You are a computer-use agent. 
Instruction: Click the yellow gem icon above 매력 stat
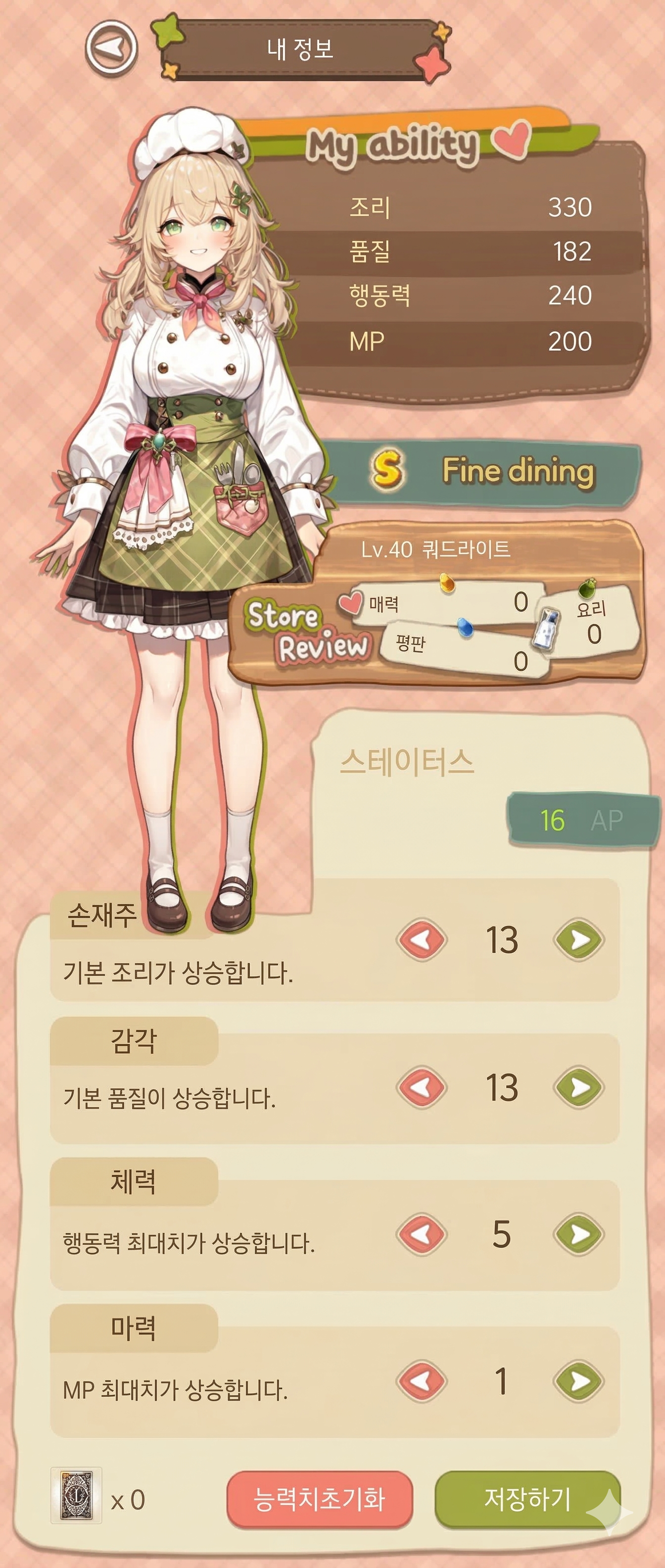click(x=448, y=583)
